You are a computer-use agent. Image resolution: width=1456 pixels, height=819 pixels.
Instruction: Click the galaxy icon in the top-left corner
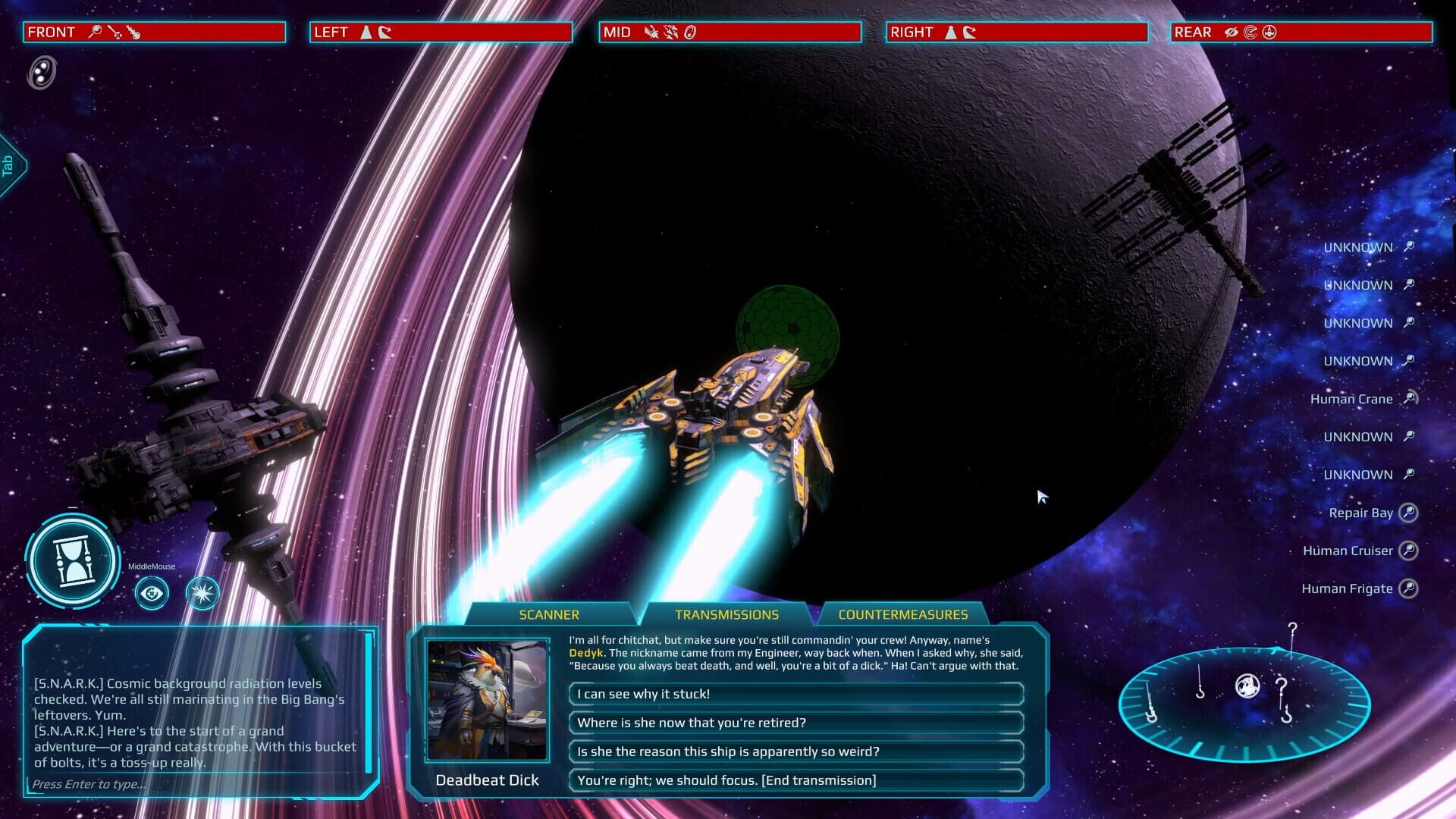39,73
